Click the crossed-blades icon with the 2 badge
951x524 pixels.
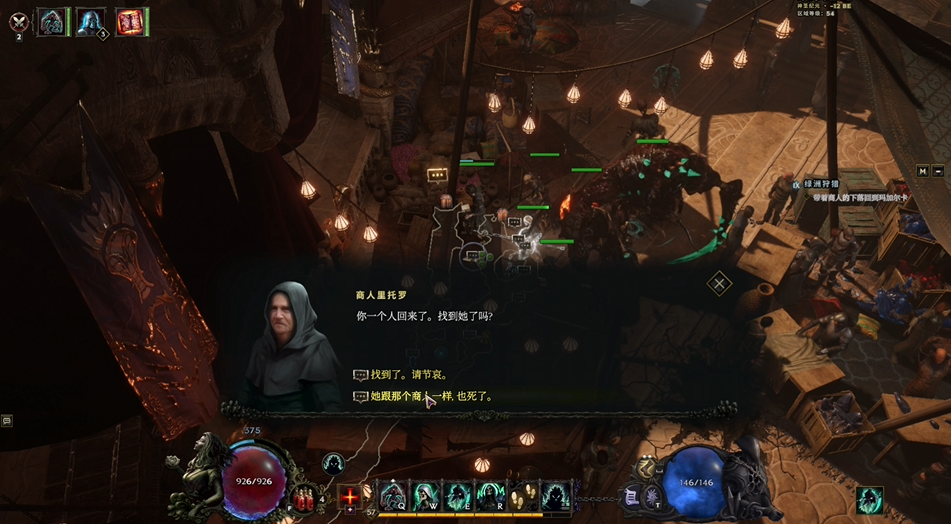coord(18,21)
